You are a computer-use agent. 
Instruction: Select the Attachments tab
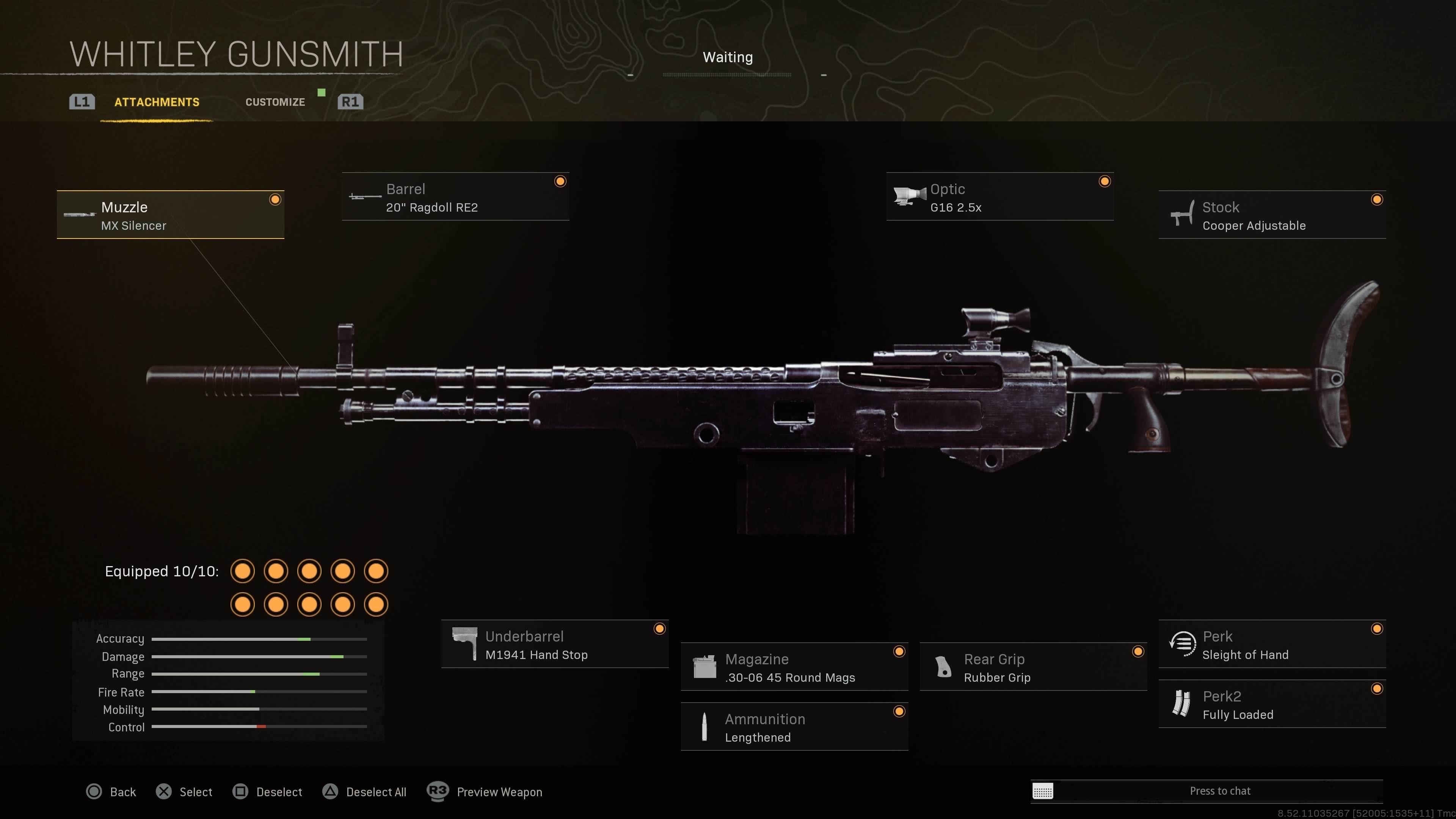point(157,102)
